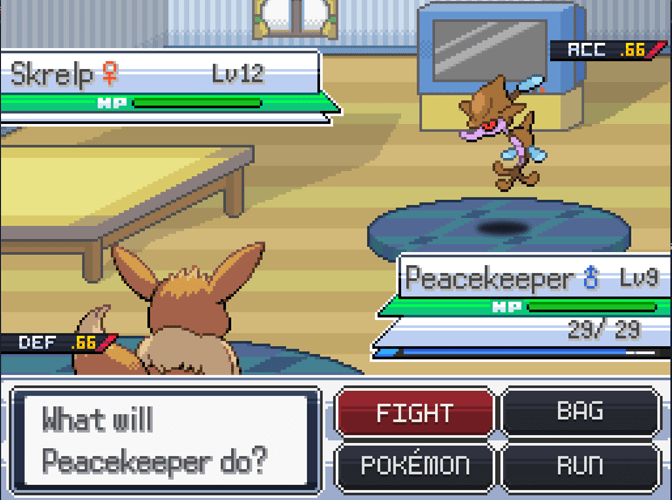Click RUN to flee the battle
This screenshot has width=672, height=500.
tap(580, 465)
